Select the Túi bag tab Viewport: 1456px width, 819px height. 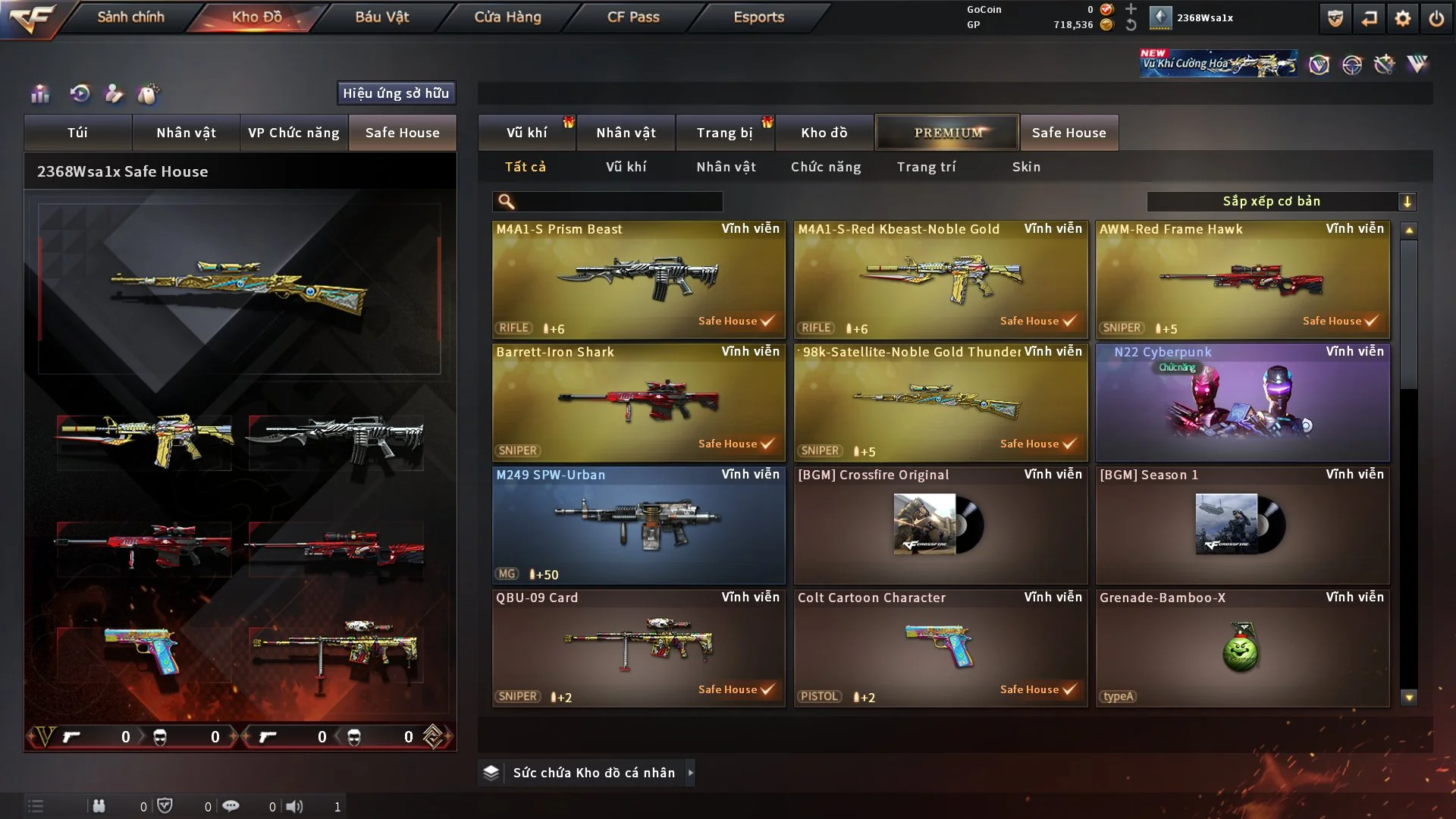point(77,133)
